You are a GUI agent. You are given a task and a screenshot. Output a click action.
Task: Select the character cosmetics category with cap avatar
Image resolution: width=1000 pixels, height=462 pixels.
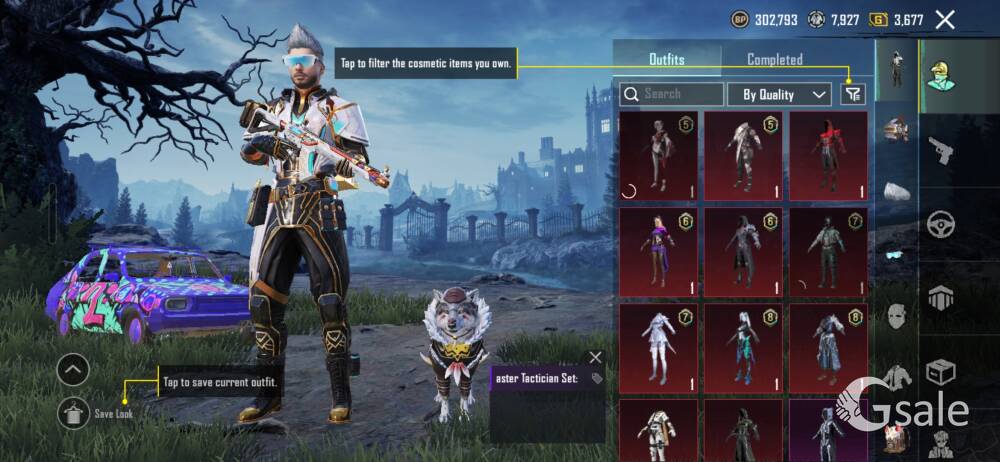(x=940, y=75)
